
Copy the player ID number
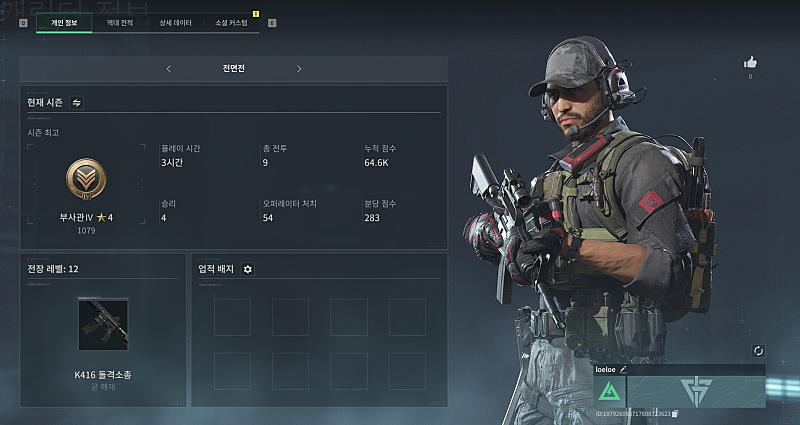[676, 412]
